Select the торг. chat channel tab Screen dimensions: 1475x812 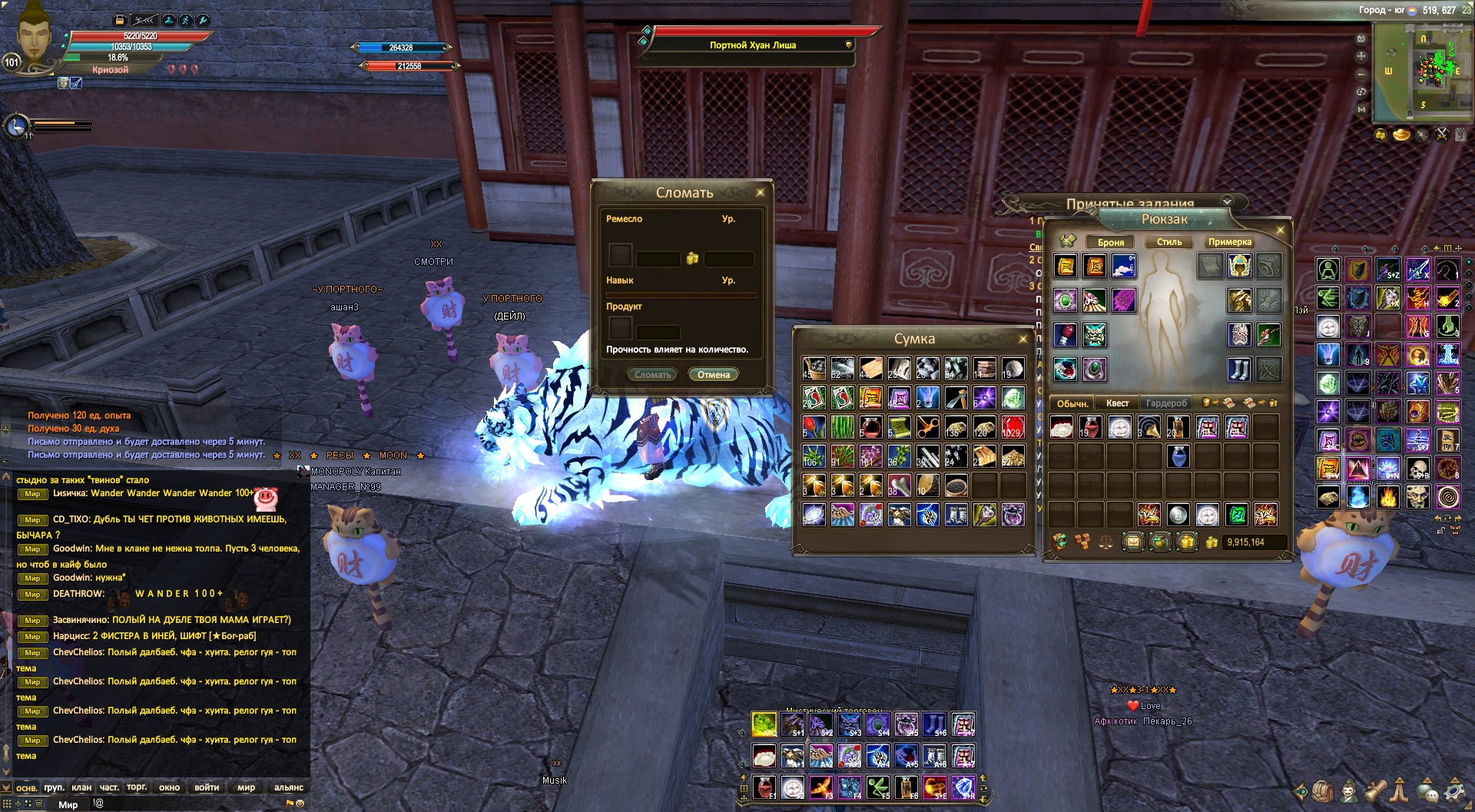pyautogui.click(x=137, y=787)
